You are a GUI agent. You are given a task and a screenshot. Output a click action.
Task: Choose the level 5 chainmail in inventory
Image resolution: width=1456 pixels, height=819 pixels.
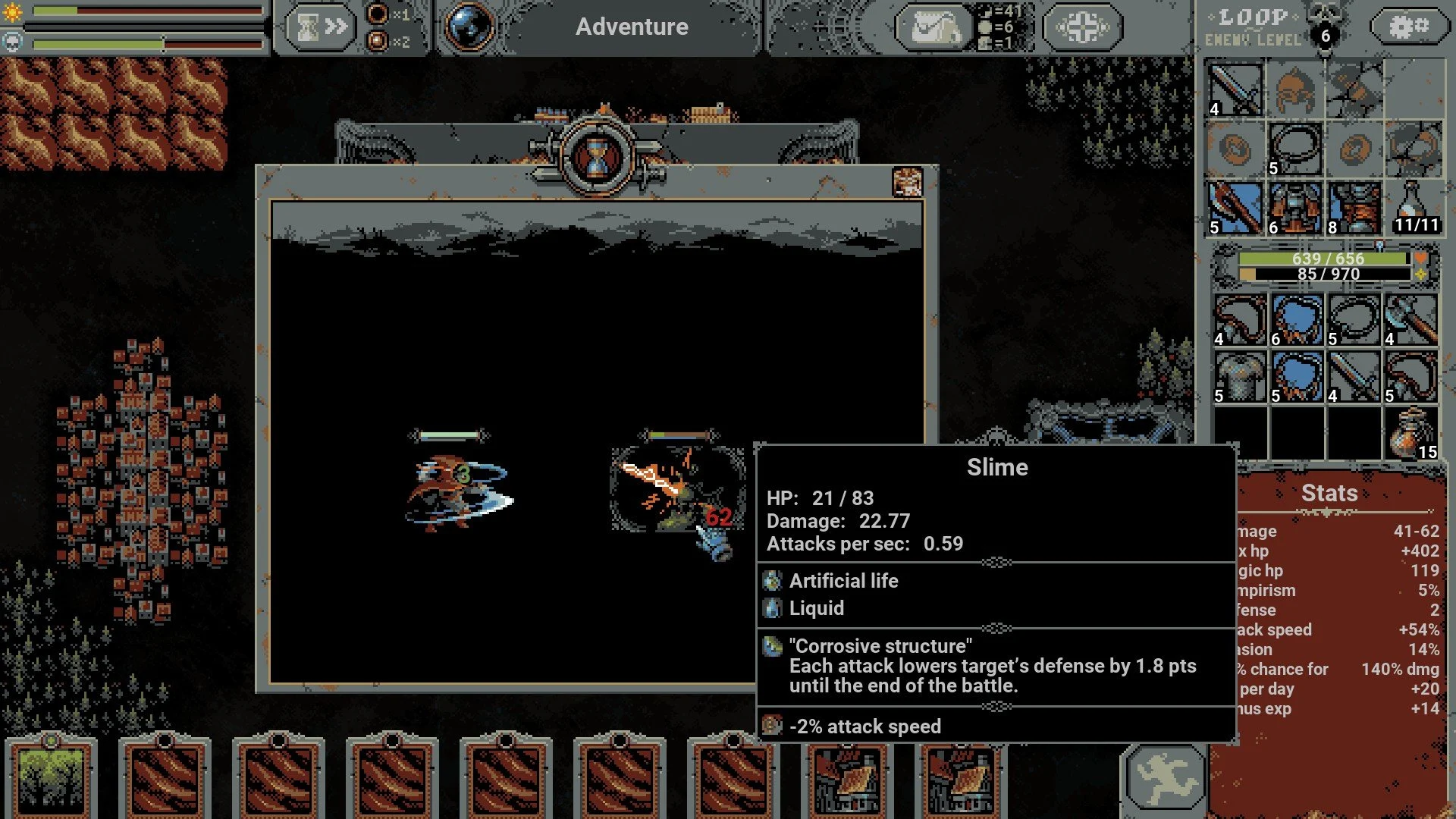pyautogui.click(x=1240, y=377)
